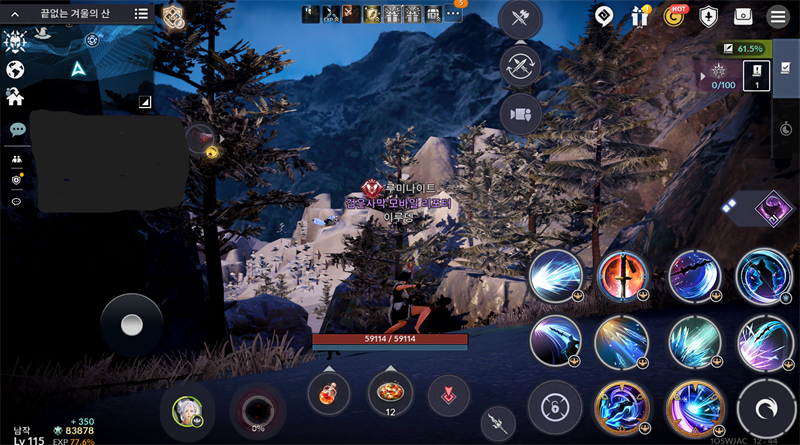Open the gift box rewards icon
Viewport: 800px width, 445px height.
pyautogui.click(x=640, y=17)
